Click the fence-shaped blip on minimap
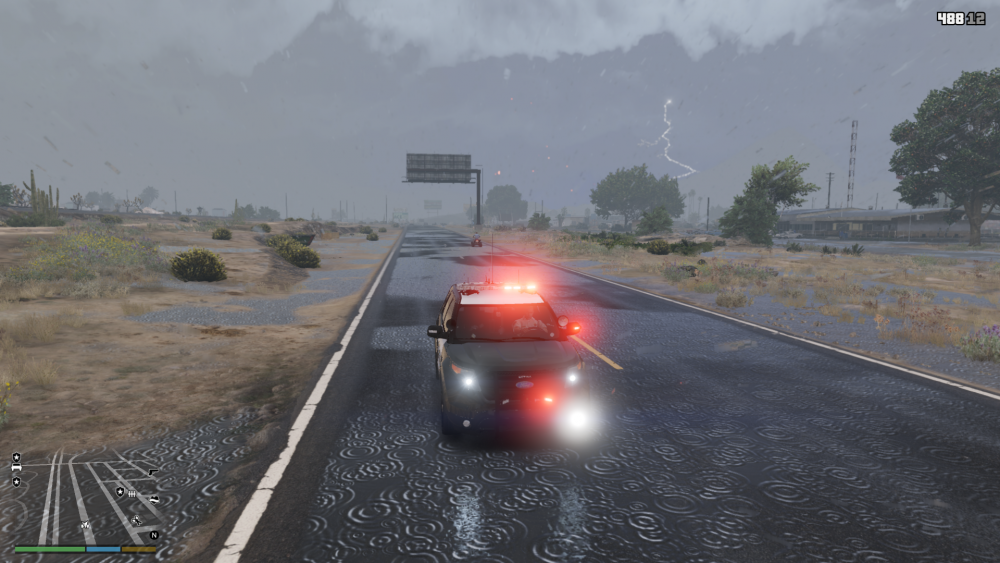The width and height of the screenshot is (1000, 563). pyautogui.click(x=132, y=494)
